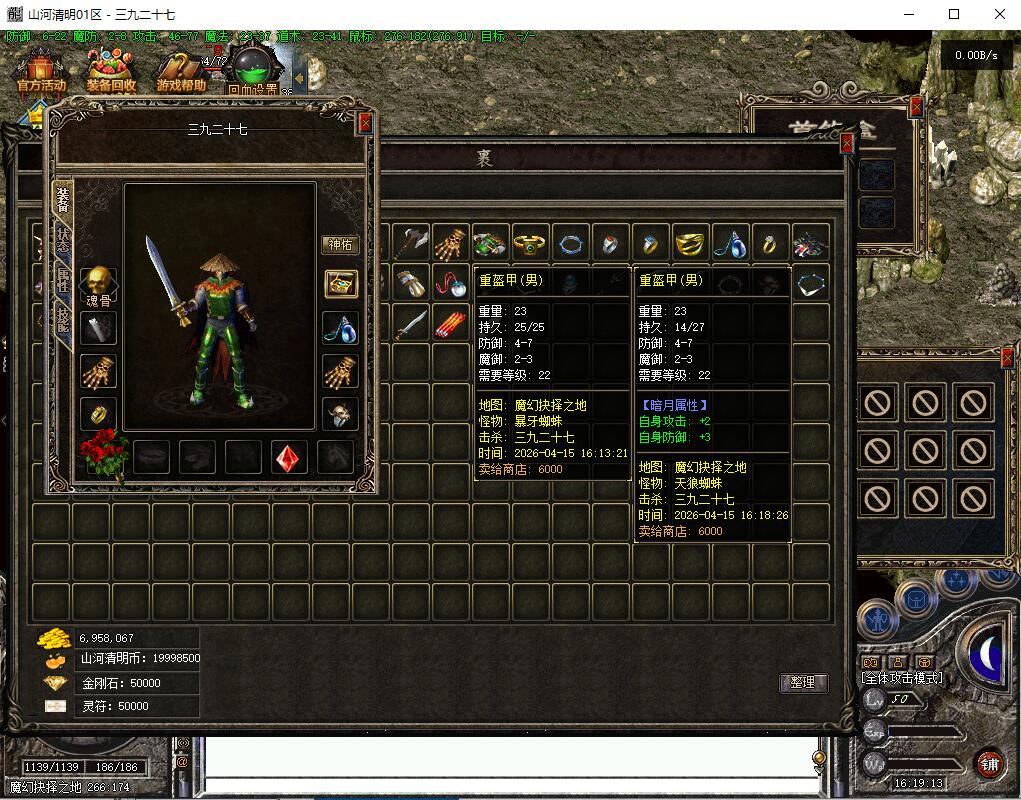Click the 神佑 button
This screenshot has height=800, width=1021.
tap(340, 244)
